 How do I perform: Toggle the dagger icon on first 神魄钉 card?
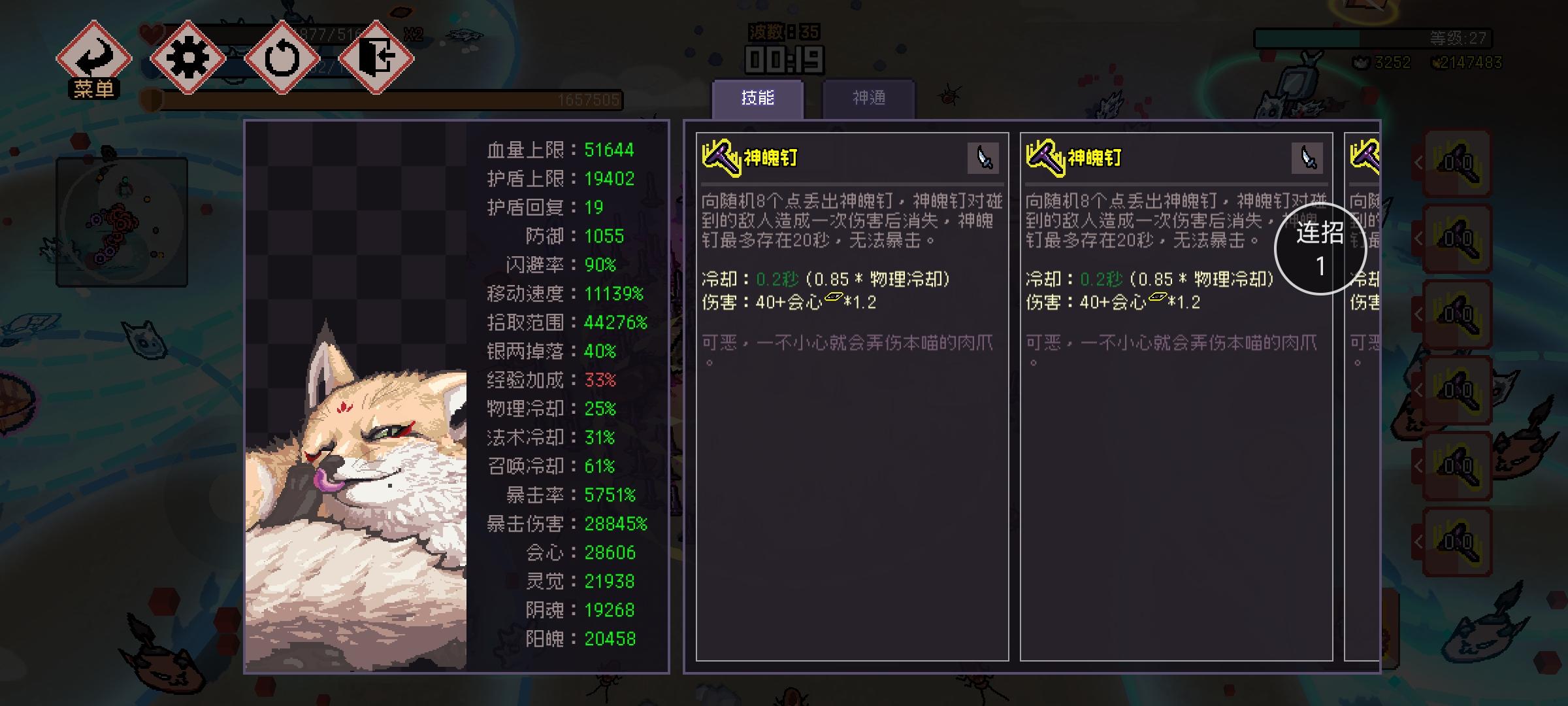984,157
